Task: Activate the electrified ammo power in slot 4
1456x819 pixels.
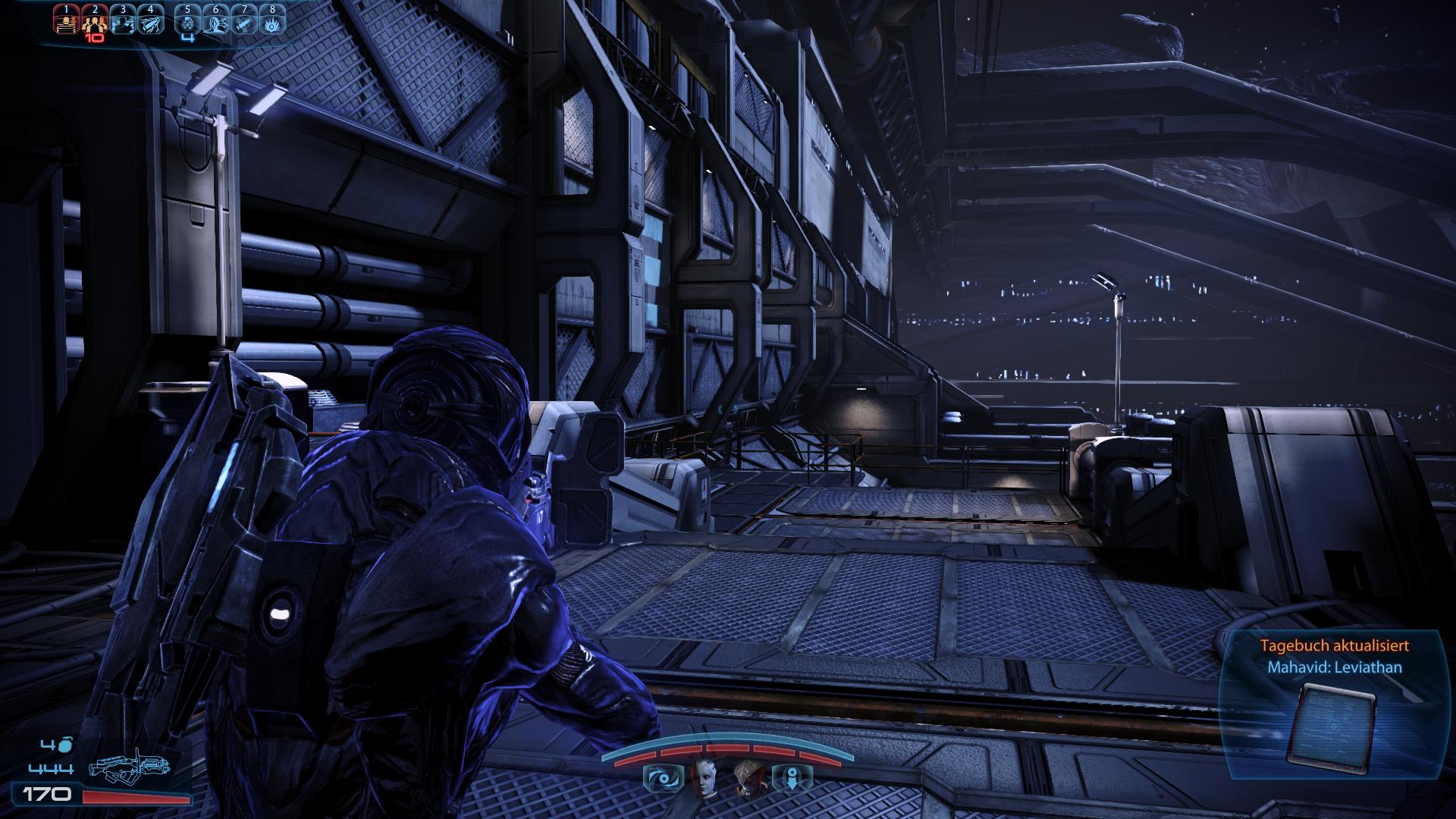Action: [x=151, y=23]
